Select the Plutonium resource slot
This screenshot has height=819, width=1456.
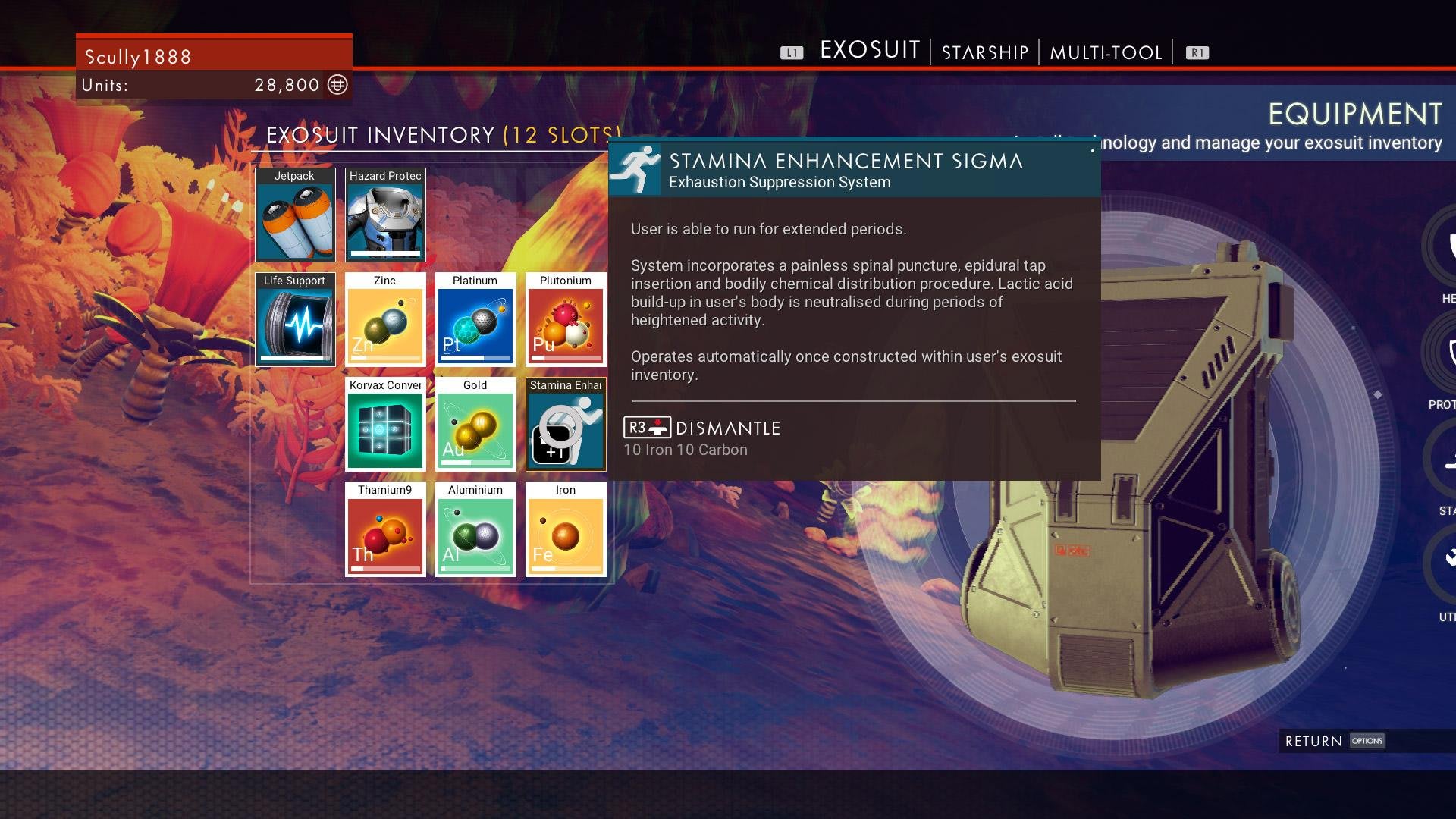tap(566, 320)
